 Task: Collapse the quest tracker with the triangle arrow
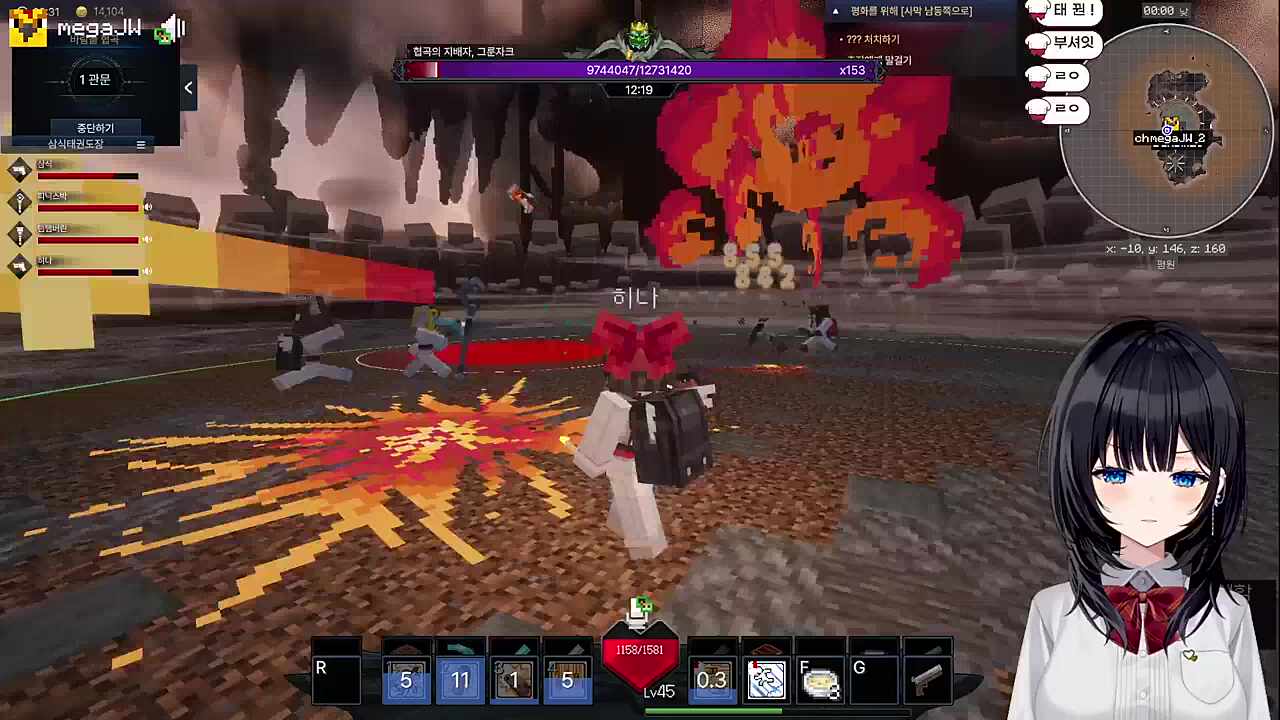click(x=835, y=10)
